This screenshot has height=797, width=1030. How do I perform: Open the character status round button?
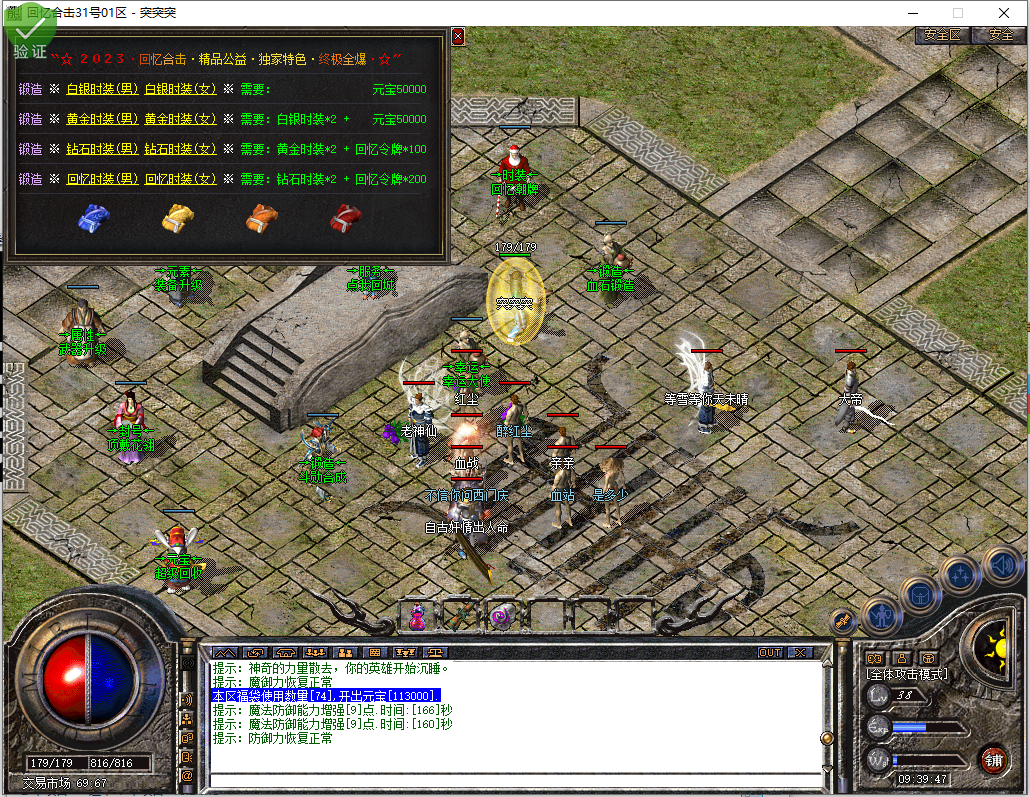[881, 614]
